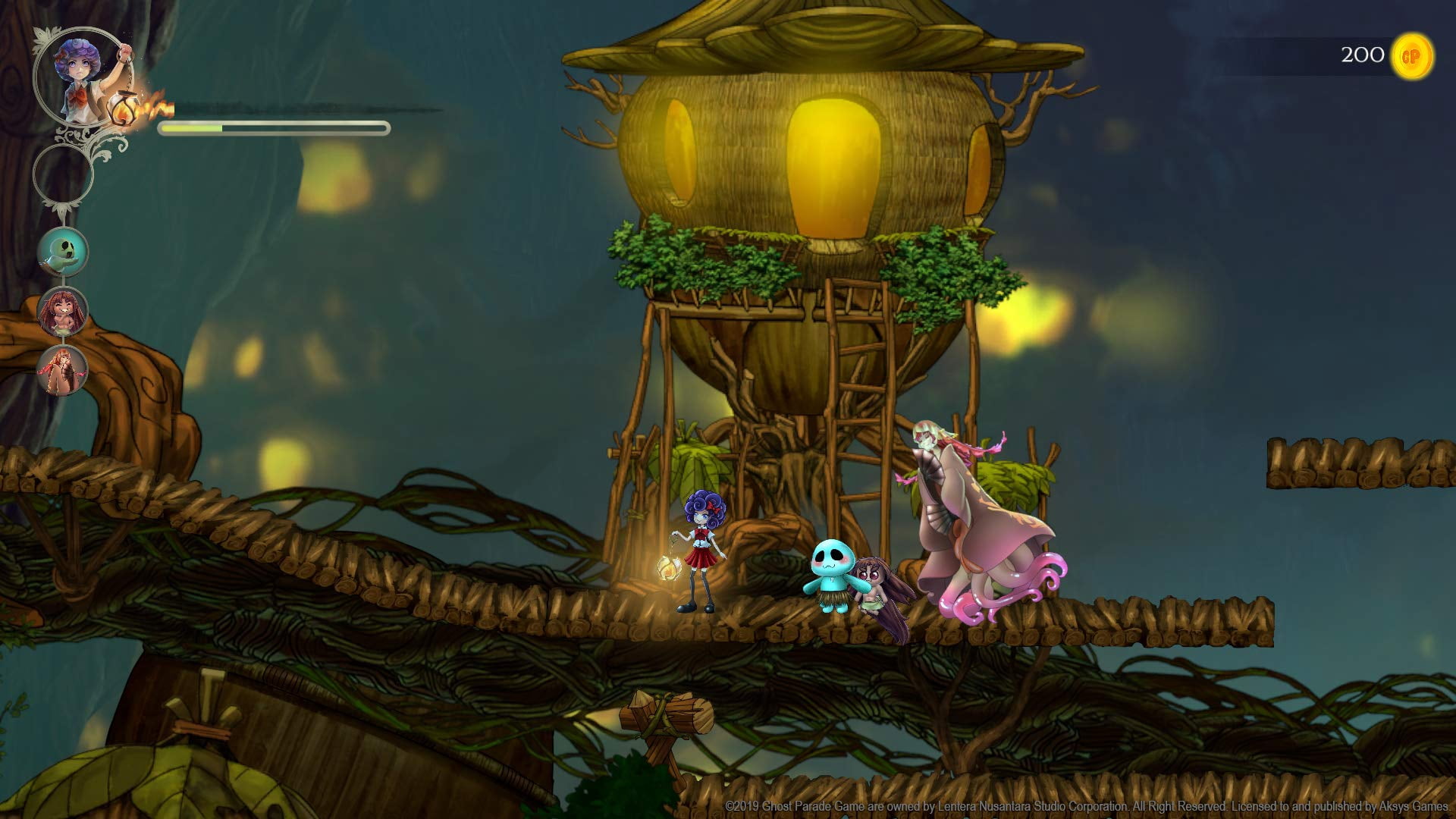Viewport: 1456px width, 819px height.
Task: Choose the brown-haired ghost girl companion icon
Action: pos(64,312)
